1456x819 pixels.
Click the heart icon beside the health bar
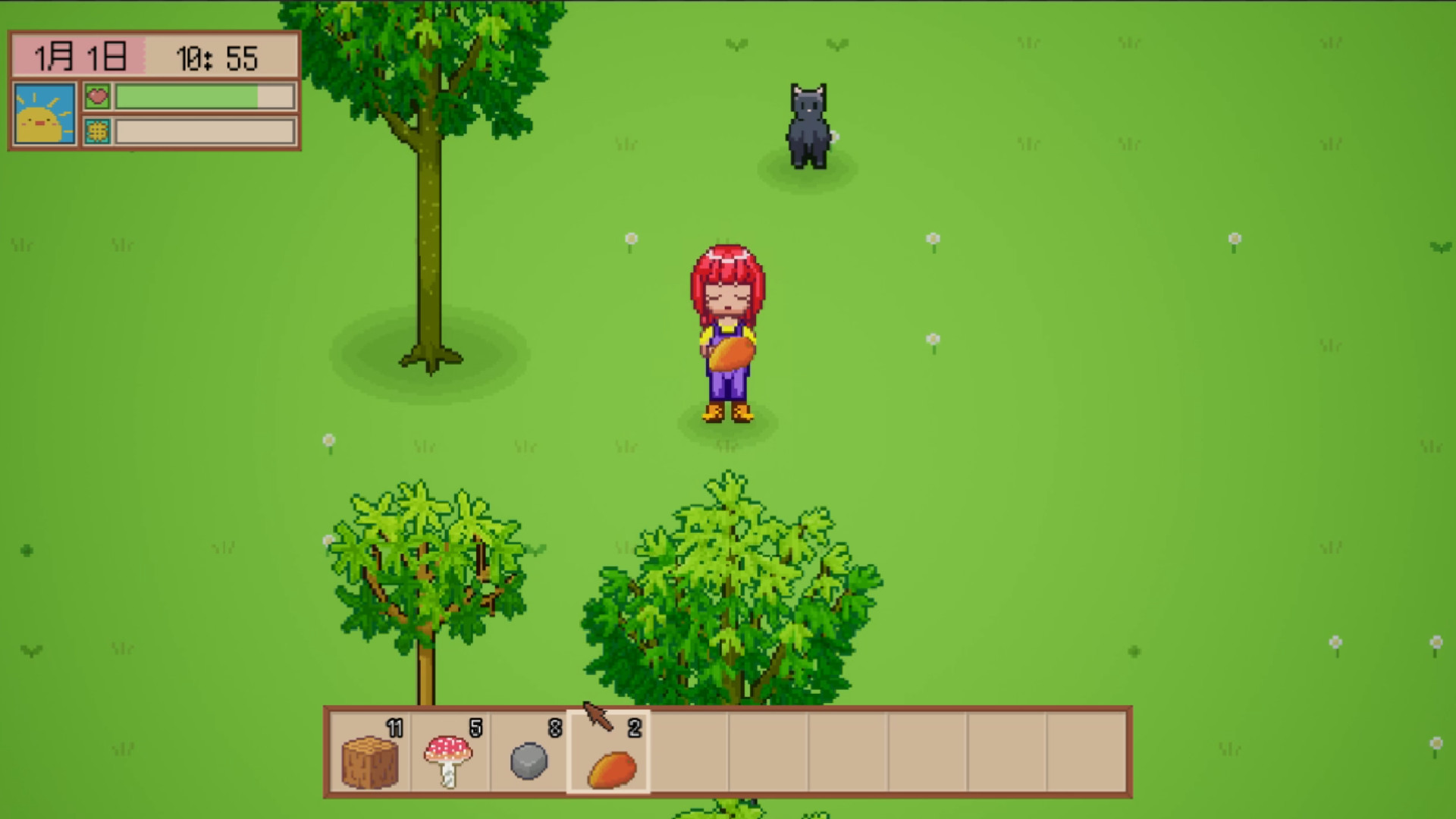pos(97,96)
